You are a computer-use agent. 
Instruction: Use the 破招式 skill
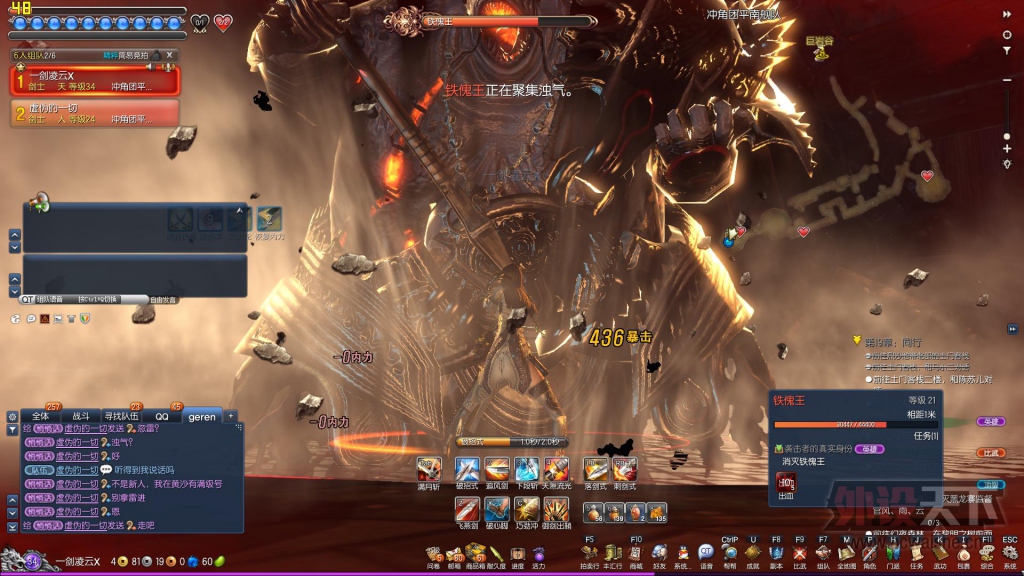tap(467, 469)
